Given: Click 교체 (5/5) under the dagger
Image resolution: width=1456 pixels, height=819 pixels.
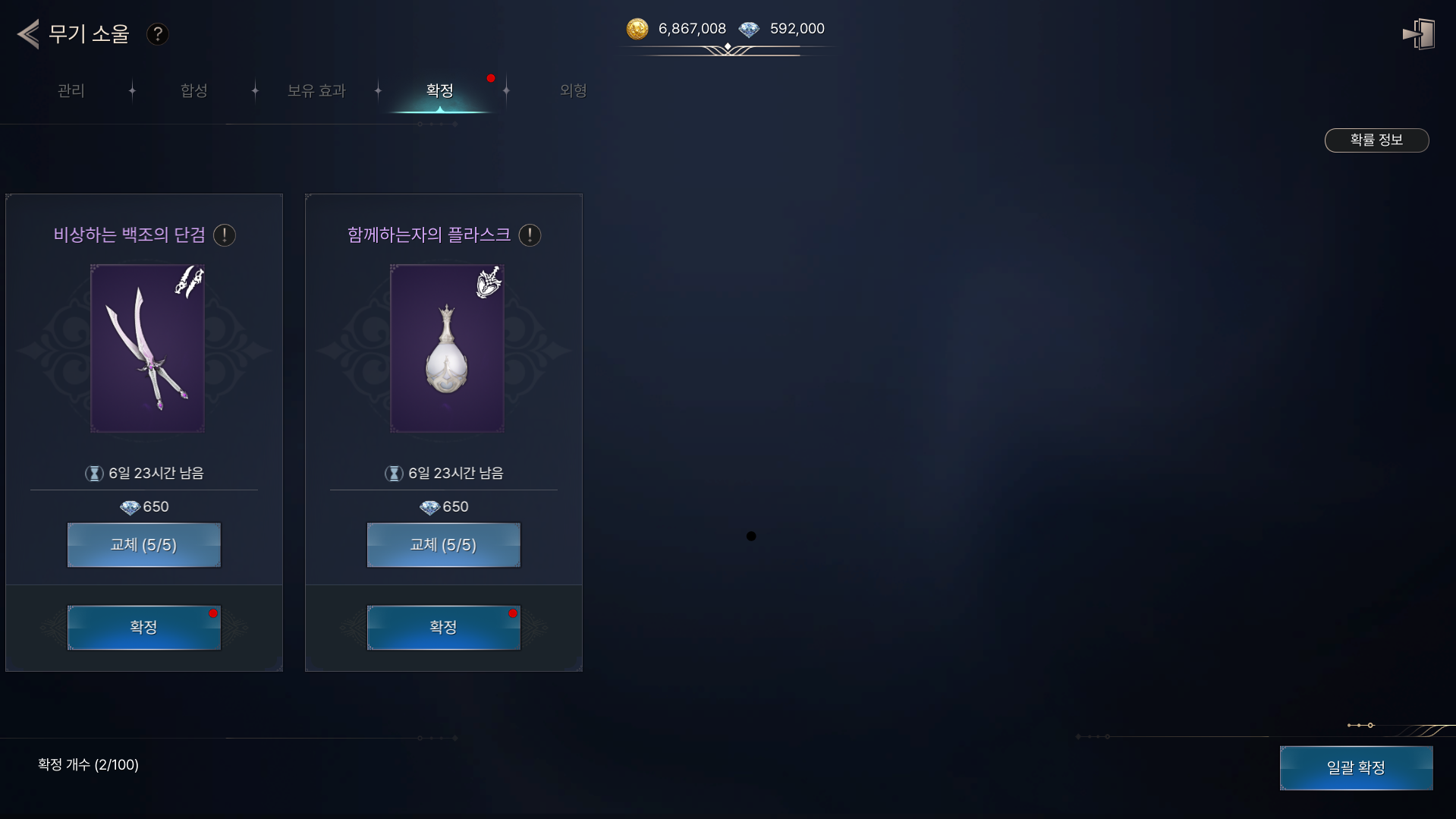Looking at the screenshot, I should click(x=144, y=545).
